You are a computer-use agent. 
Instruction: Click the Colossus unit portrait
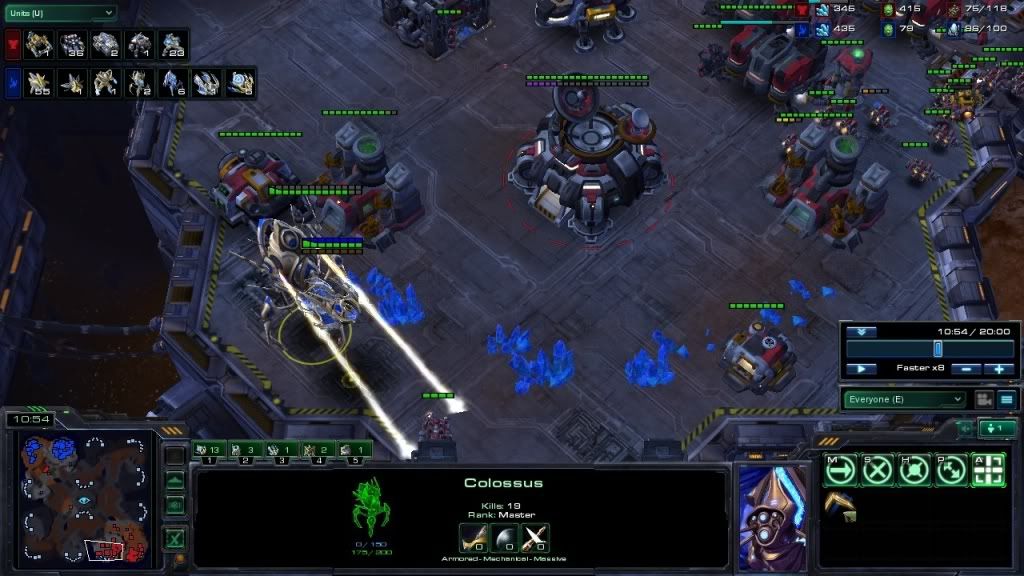pyautogui.click(x=772, y=517)
